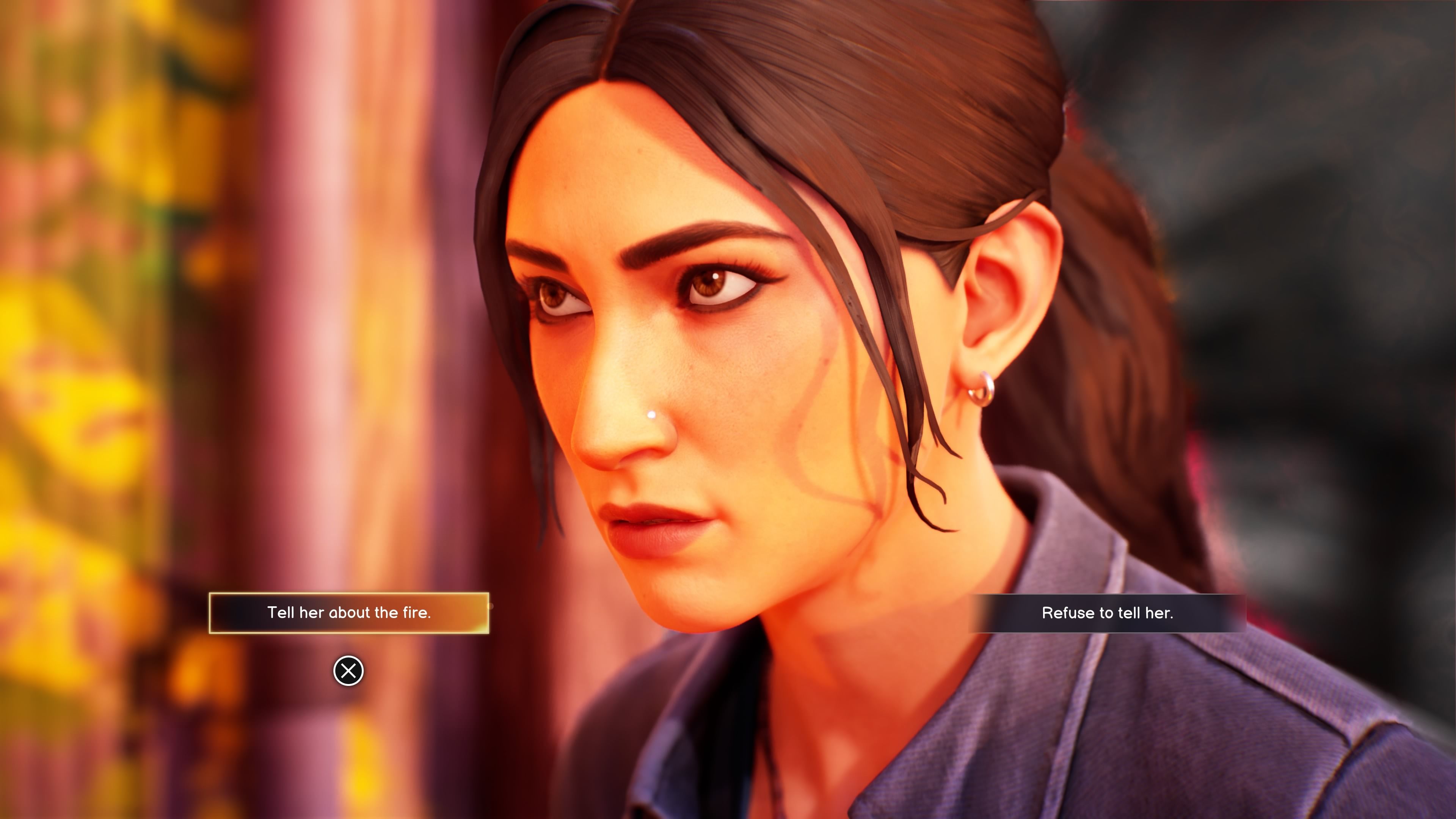Image resolution: width=1456 pixels, height=819 pixels.
Task: Choose "Tell her about the fire."
Action: pyautogui.click(x=349, y=613)
